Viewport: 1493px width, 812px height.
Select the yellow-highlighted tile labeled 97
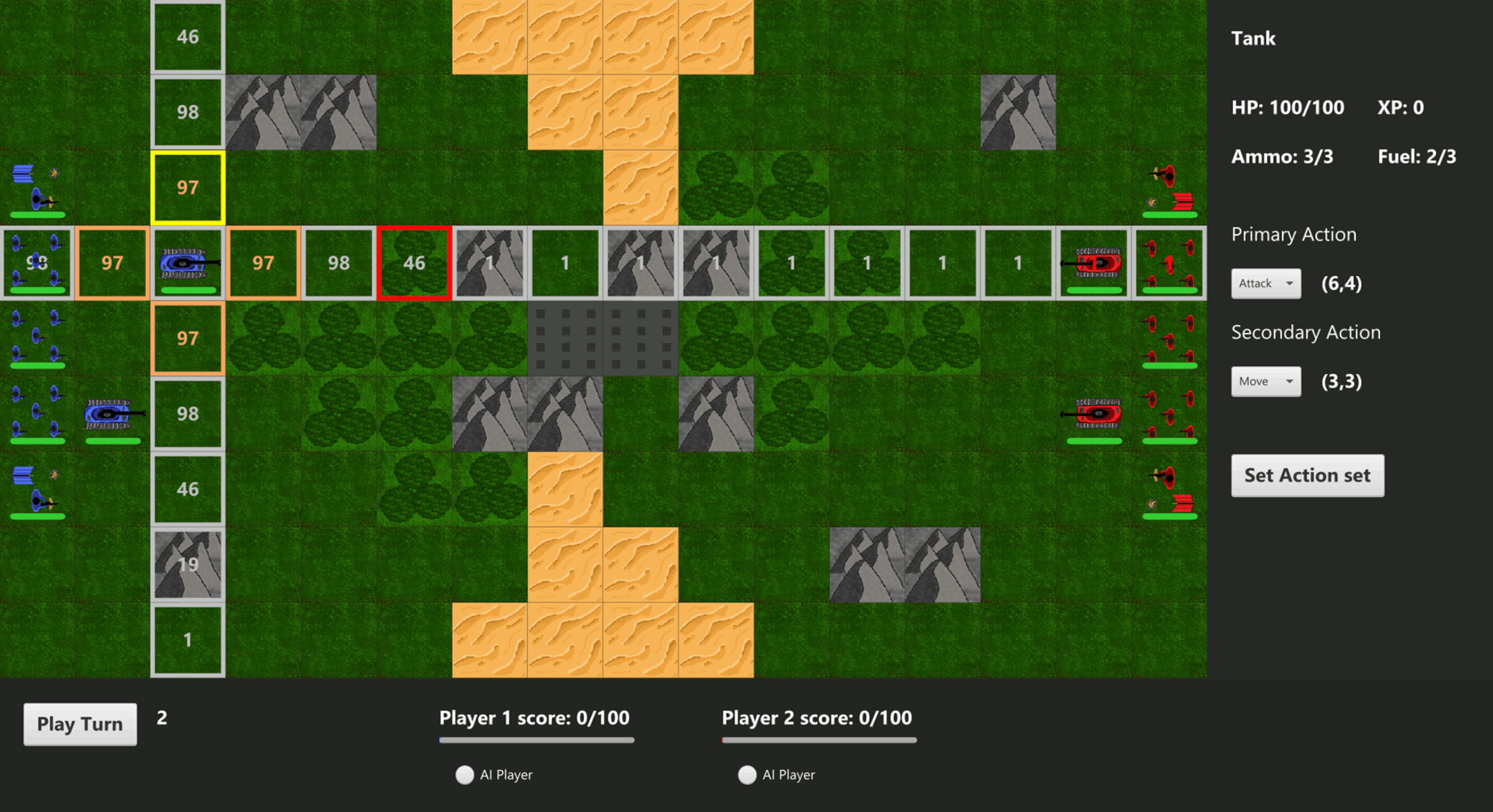[187, 187]
